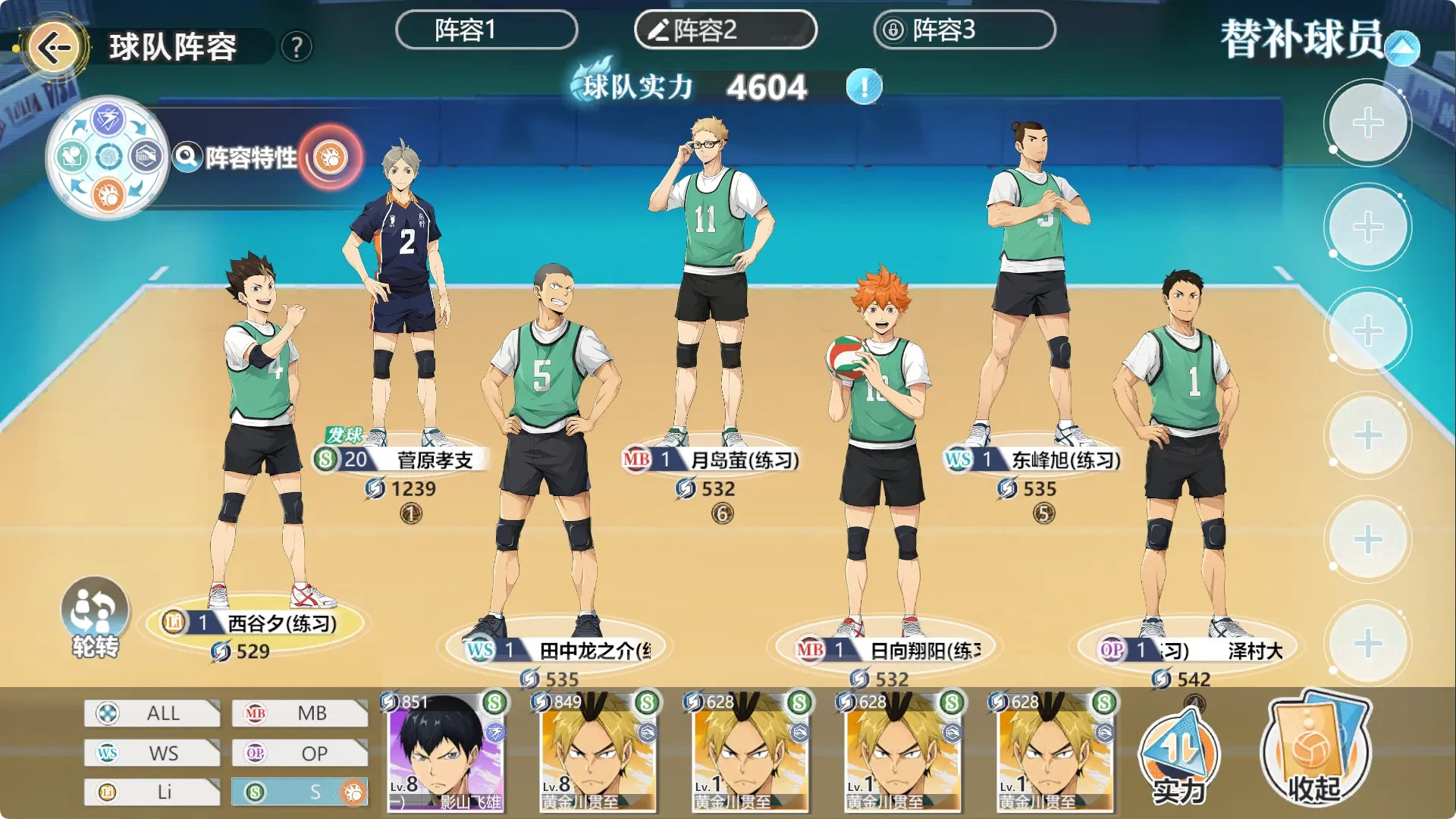Filter player list by OP position
Viewport: 1456px width, 819px height.
tap(300, 753)
